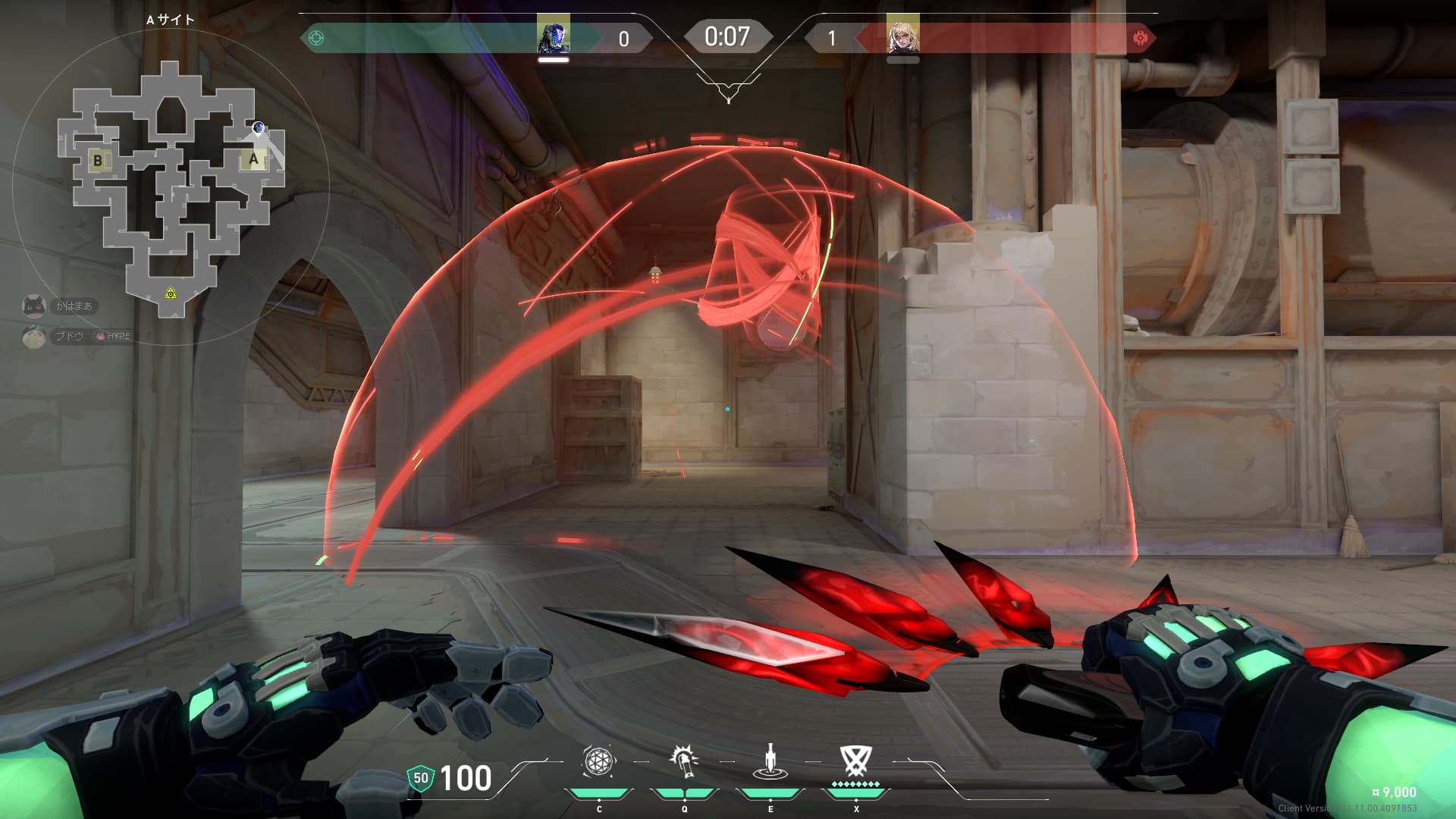The width and height of the screenshot is (1456, 819).
Task: Click the teal crosshair team emblem
Action: click(x=316, y=37)
